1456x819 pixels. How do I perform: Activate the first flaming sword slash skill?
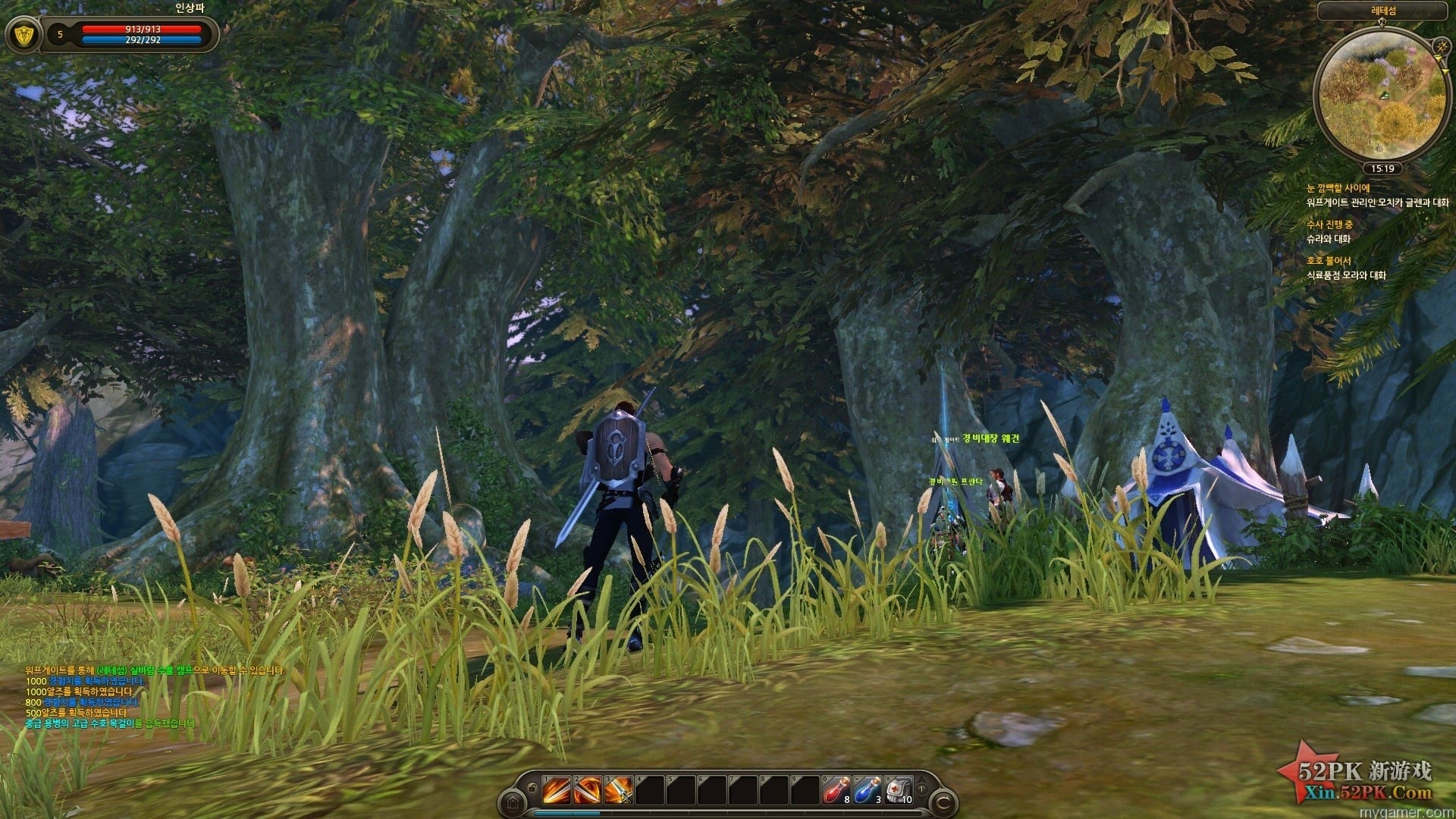[x=556, y=791]
